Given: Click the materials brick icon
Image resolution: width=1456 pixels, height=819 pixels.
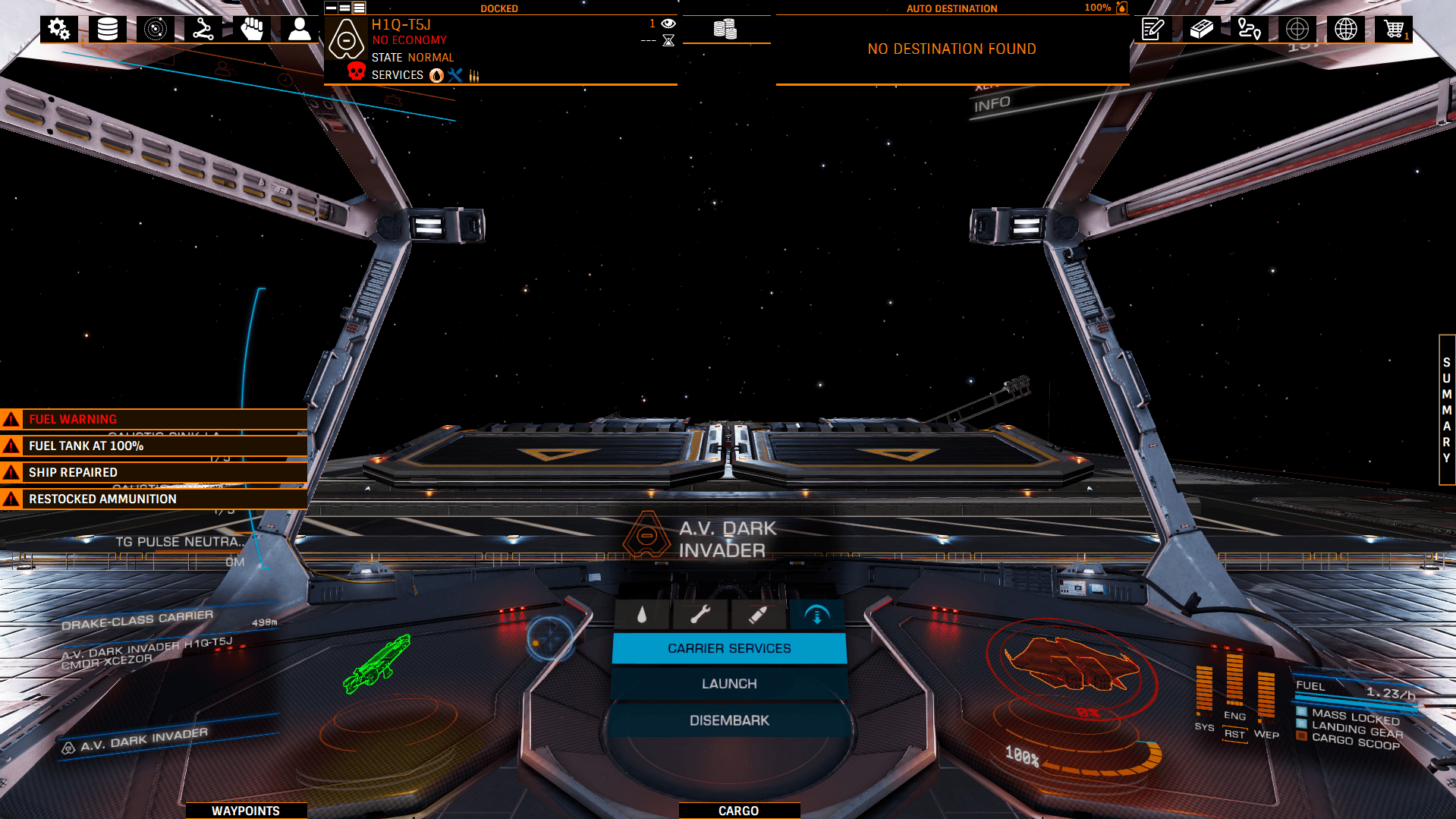Looking at the screenshot, I should [1202, 30].
